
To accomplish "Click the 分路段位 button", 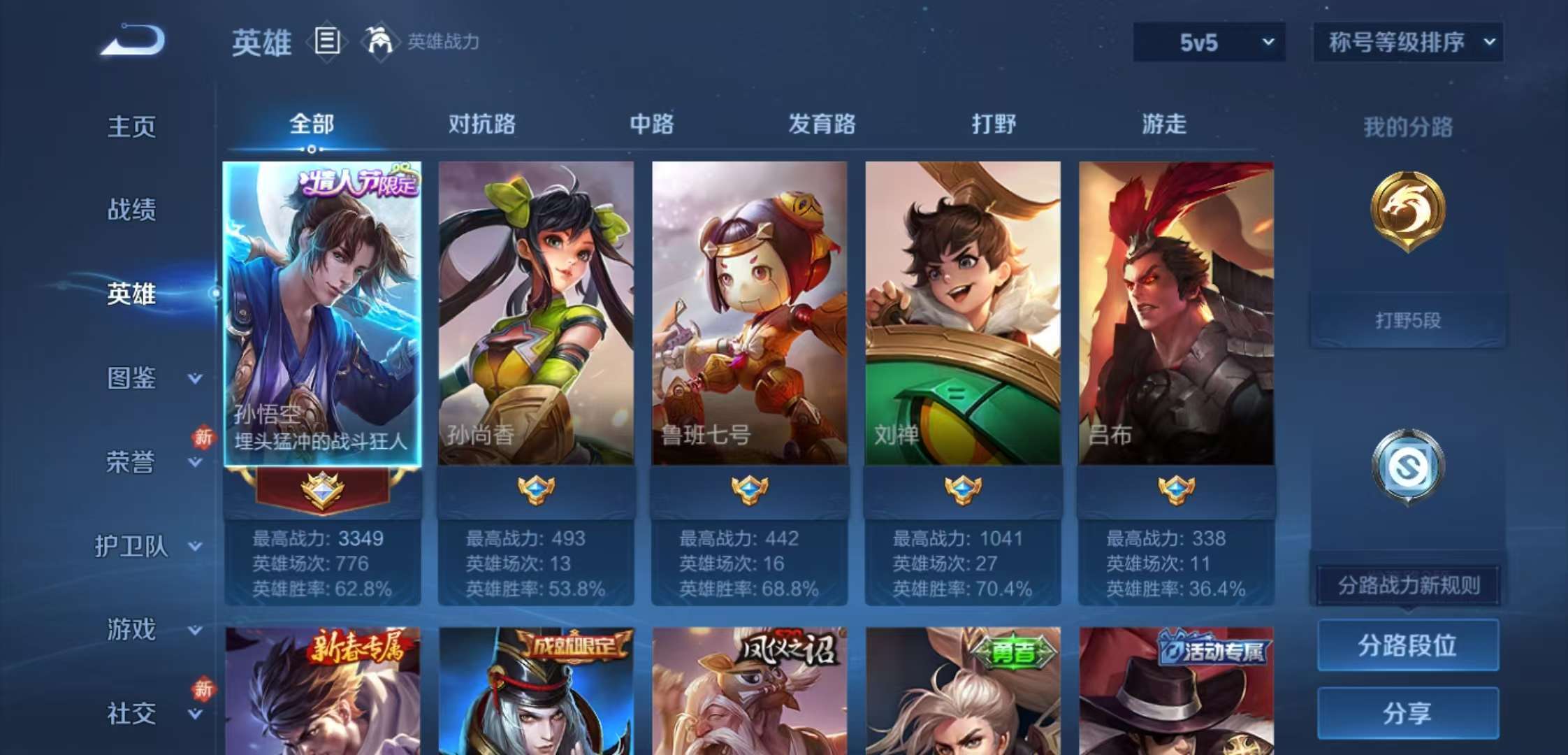I will pos(1407,647).
